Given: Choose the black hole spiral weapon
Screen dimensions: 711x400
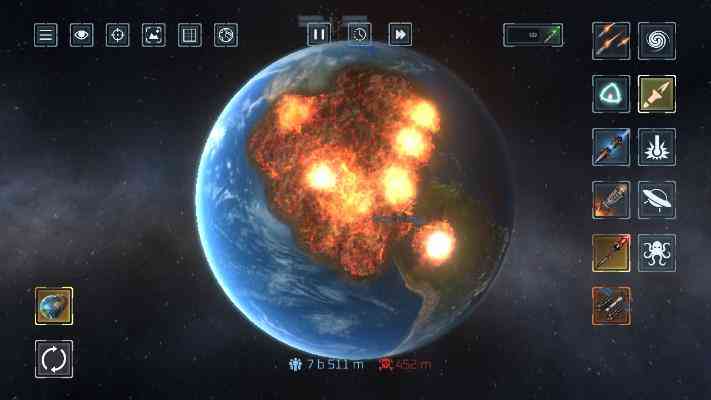Looking at the screenshot, I should (657, 41).
